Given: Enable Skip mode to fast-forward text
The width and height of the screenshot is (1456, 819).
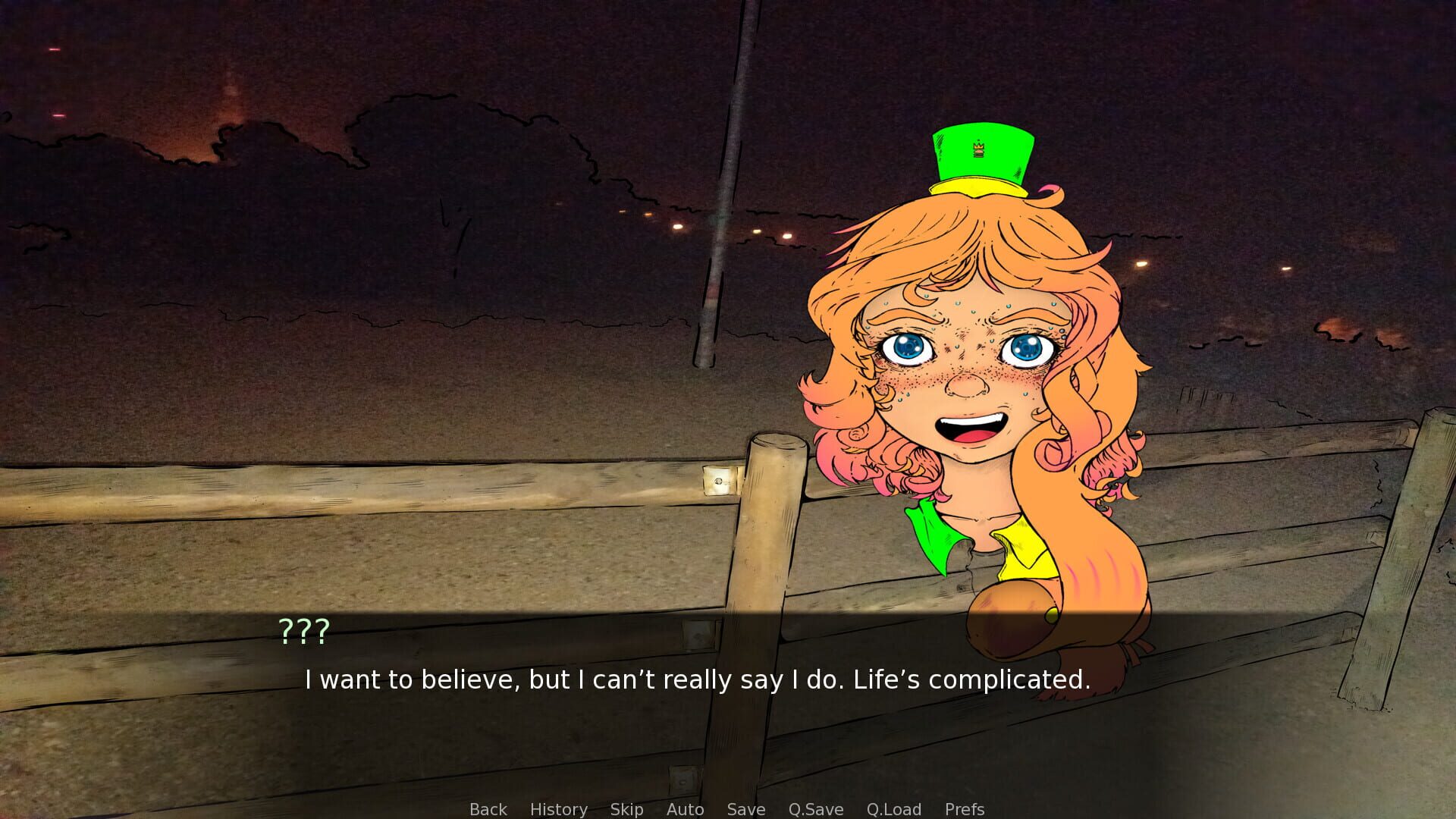Looking at the screenshot, I should pos(626,809).
